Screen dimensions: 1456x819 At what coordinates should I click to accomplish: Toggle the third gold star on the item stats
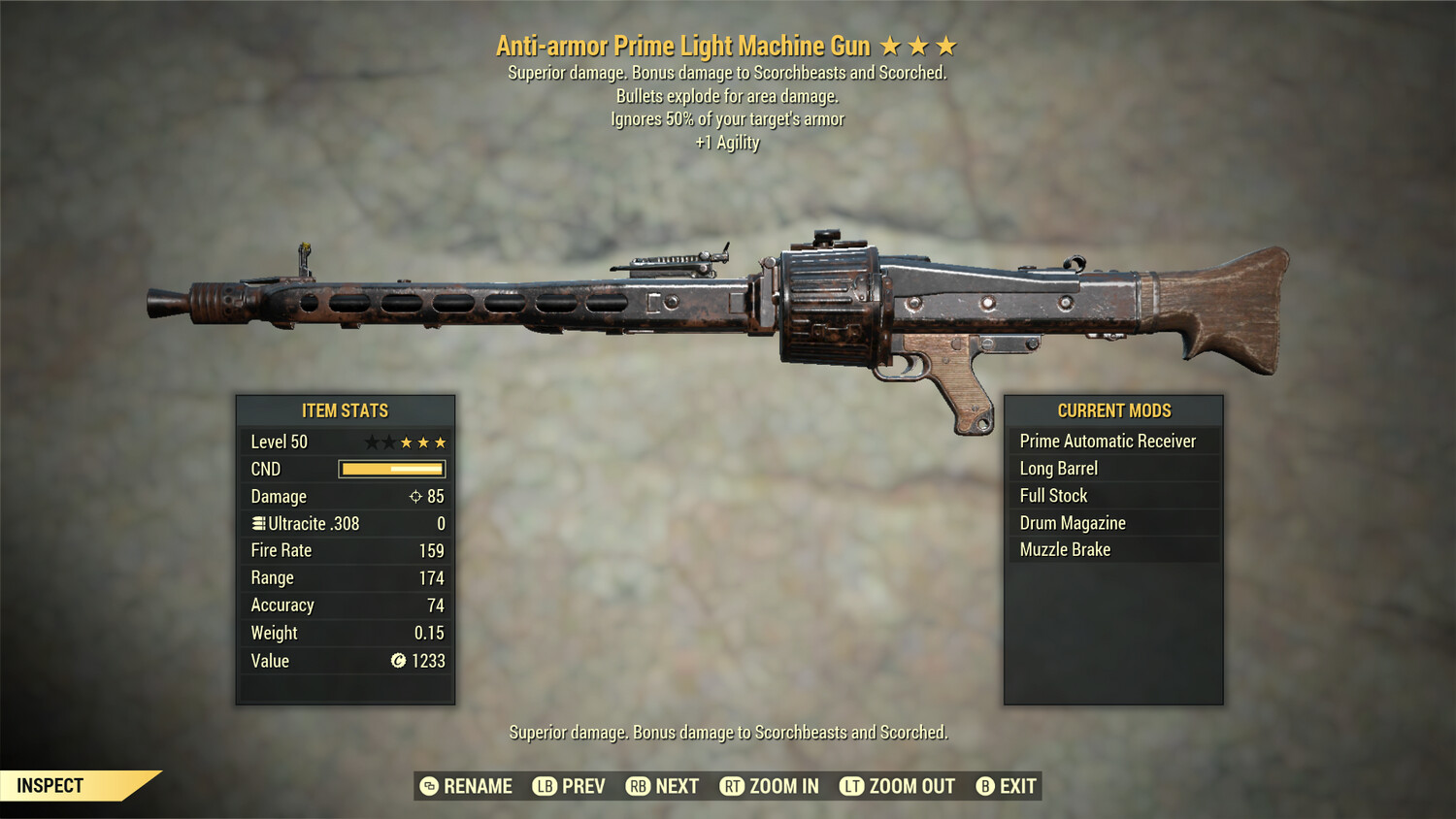click(441, 442)
